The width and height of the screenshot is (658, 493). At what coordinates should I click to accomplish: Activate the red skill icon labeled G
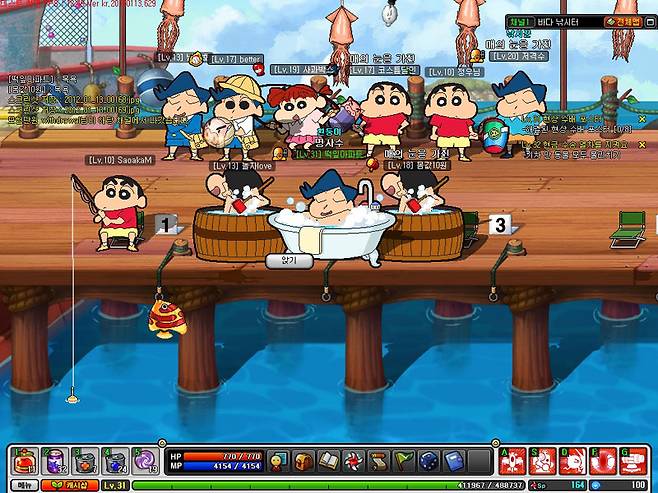631,461
